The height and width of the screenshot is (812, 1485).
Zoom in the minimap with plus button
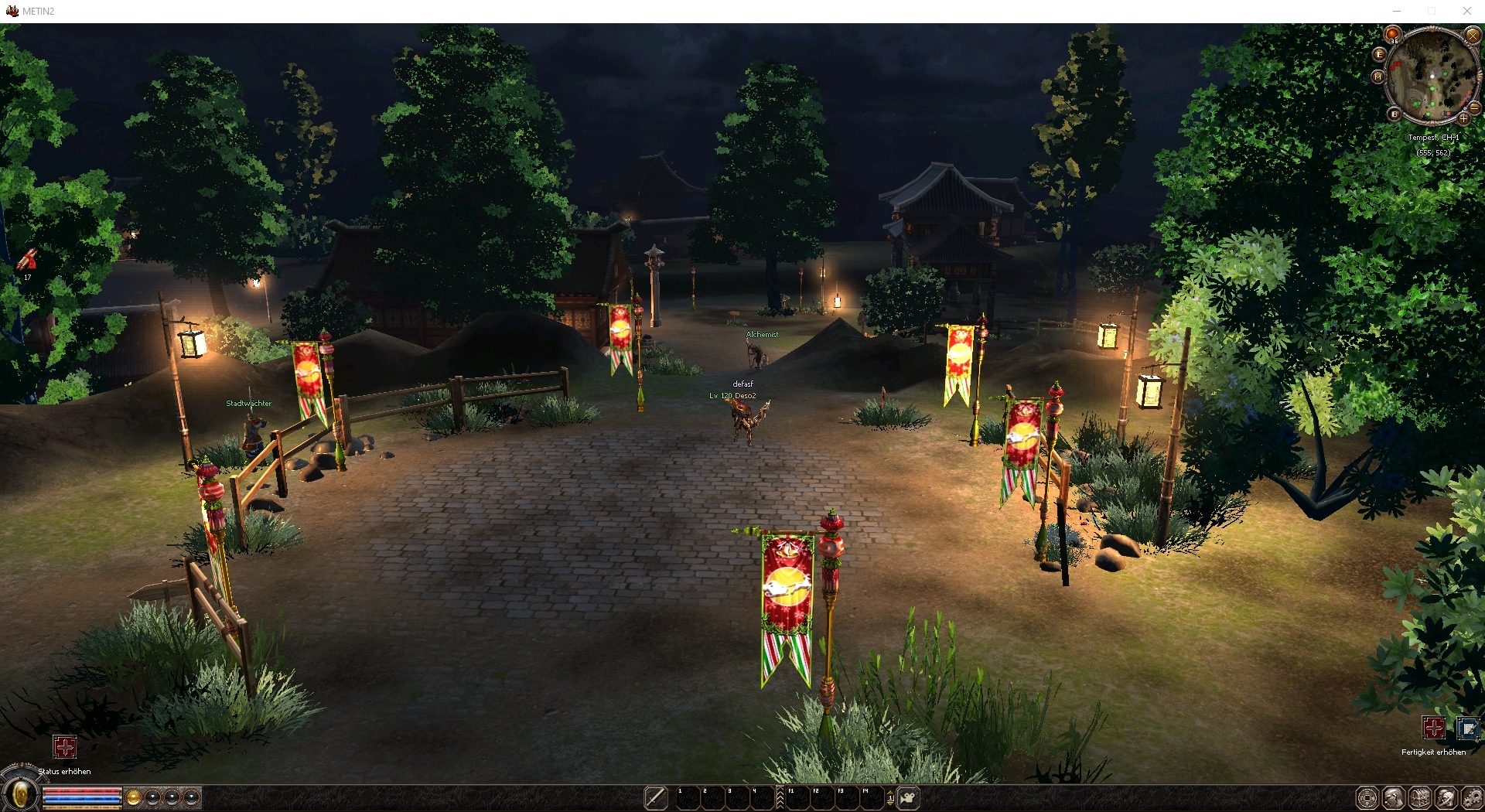(x=1463, y=119)
